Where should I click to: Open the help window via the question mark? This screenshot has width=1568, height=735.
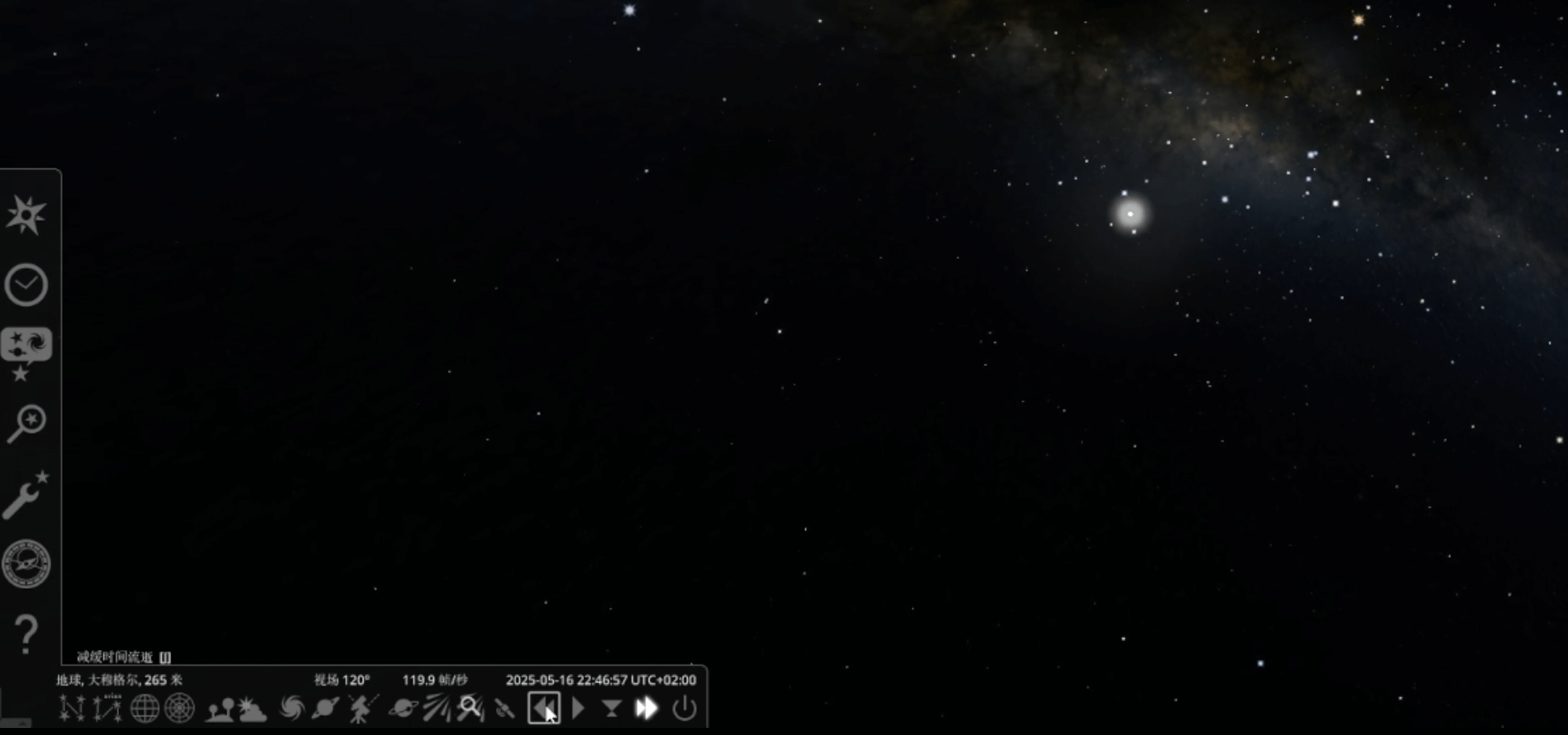point(26,634)
